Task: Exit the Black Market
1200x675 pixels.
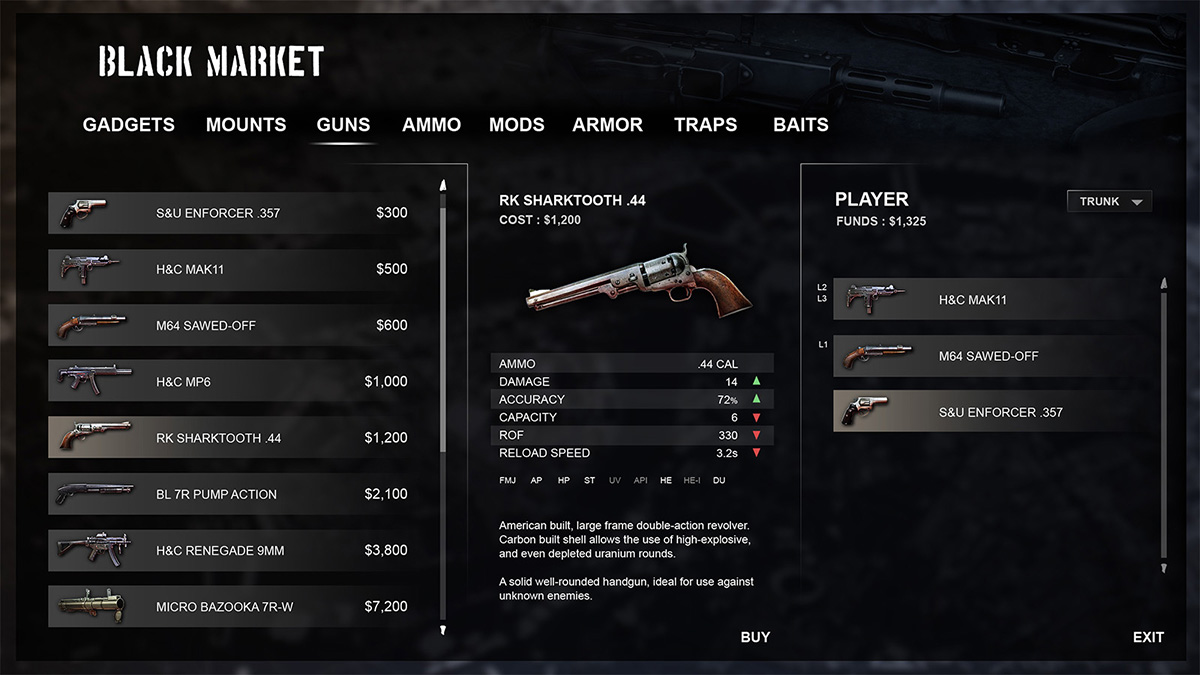Action: click(x=1148, y=637)
